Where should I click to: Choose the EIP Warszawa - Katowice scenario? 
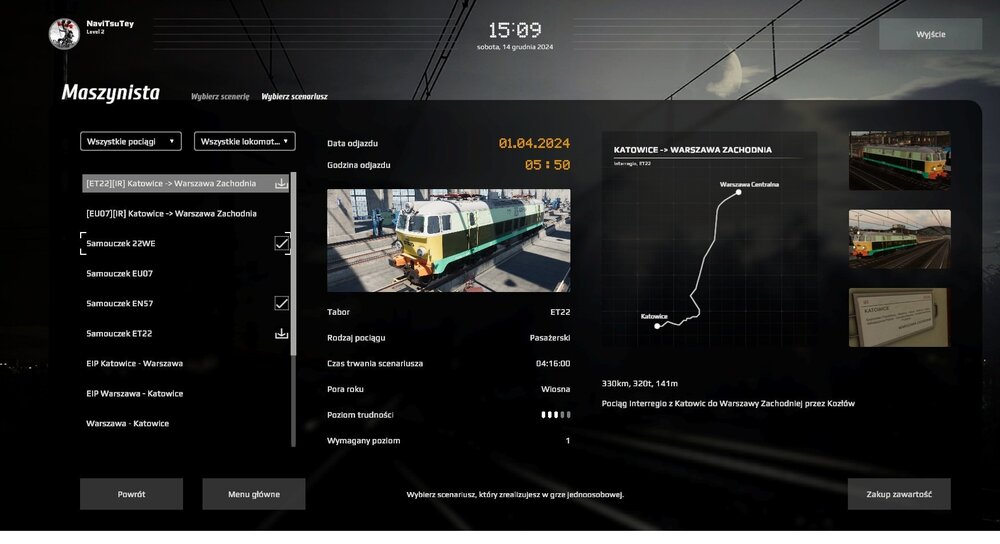(135, 393)
